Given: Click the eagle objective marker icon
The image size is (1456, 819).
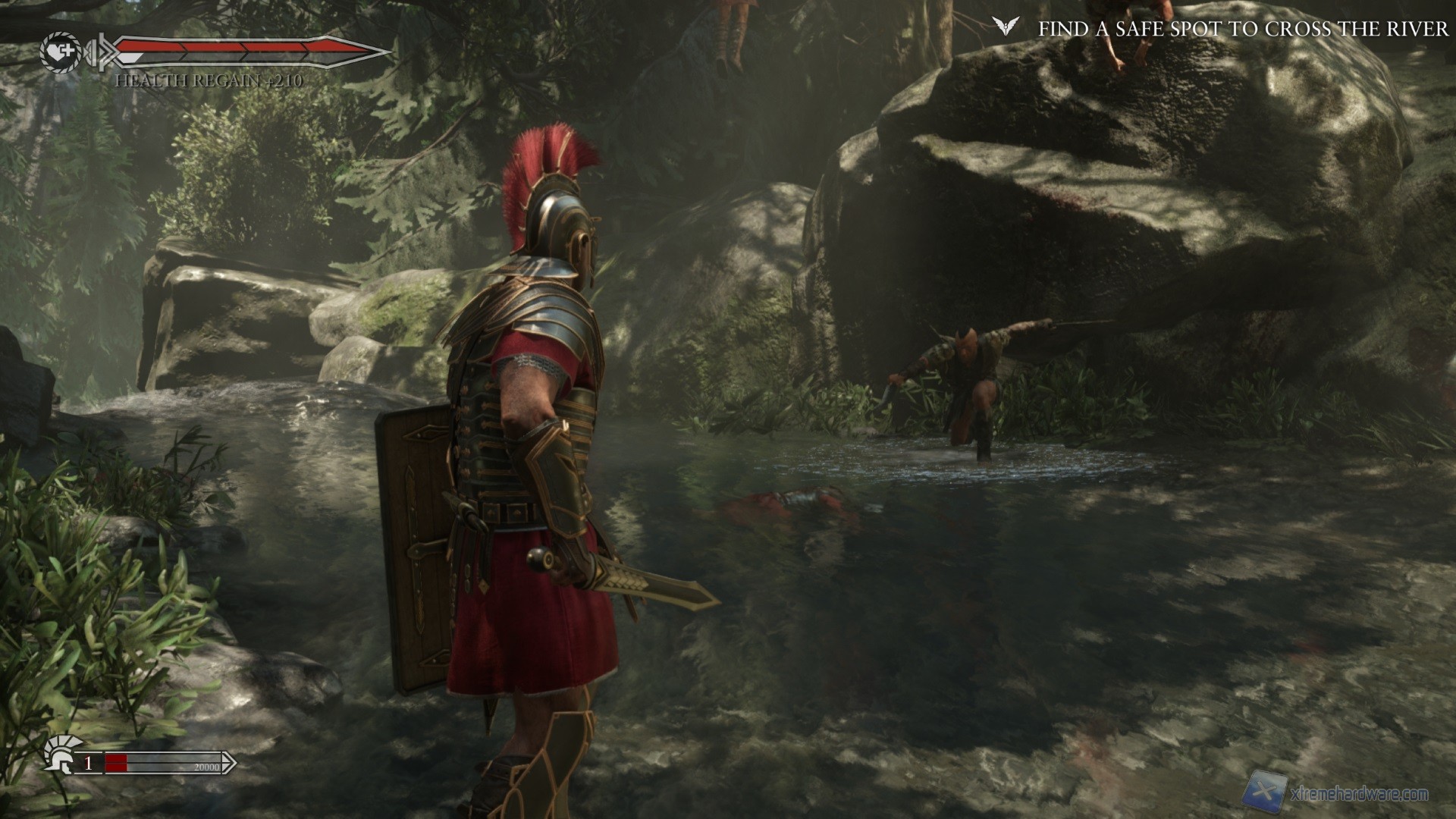Looking at the screenshot, I should pos(1007,28).
